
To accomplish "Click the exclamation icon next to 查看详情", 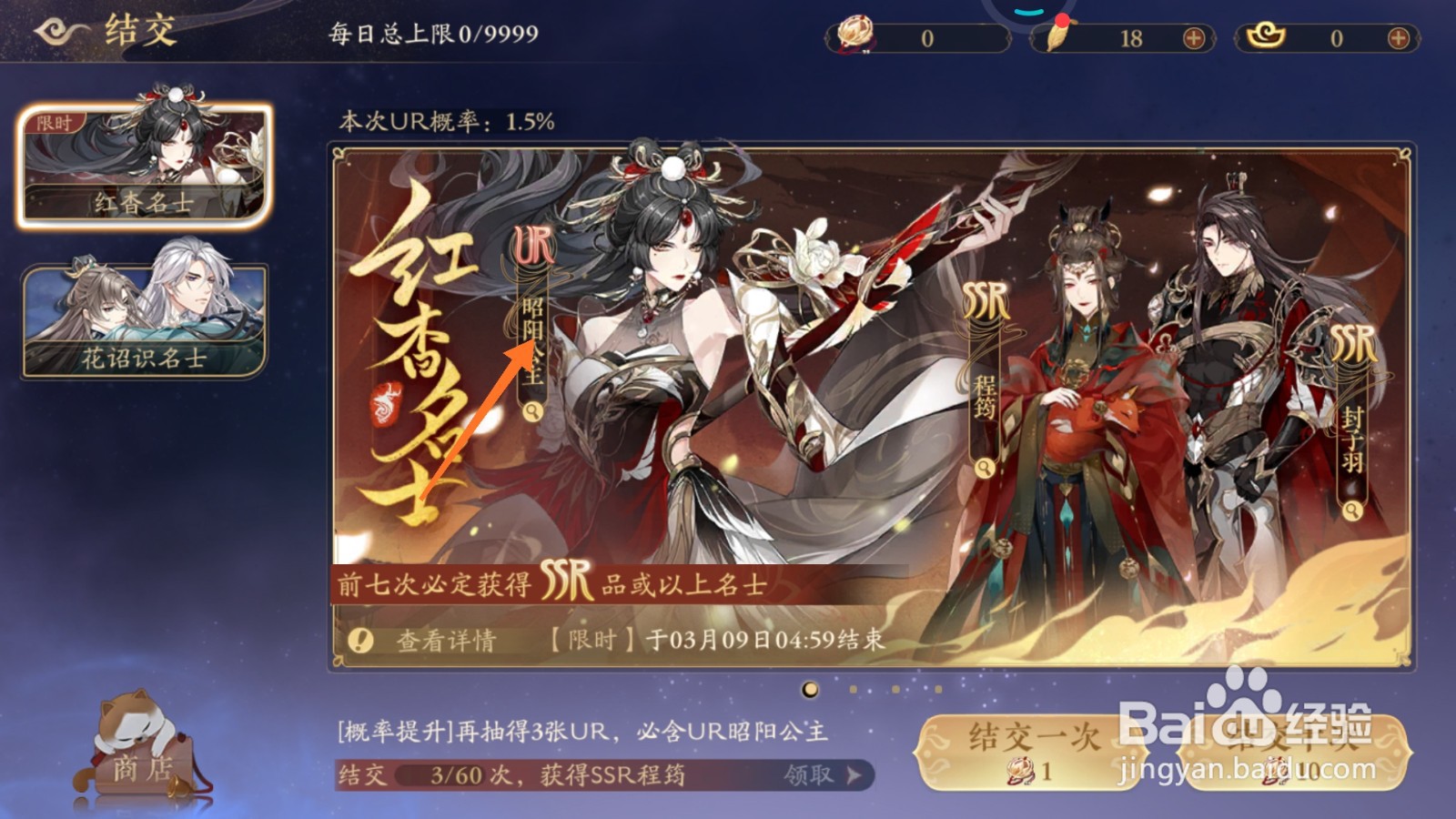I will [x=359, y=640].
